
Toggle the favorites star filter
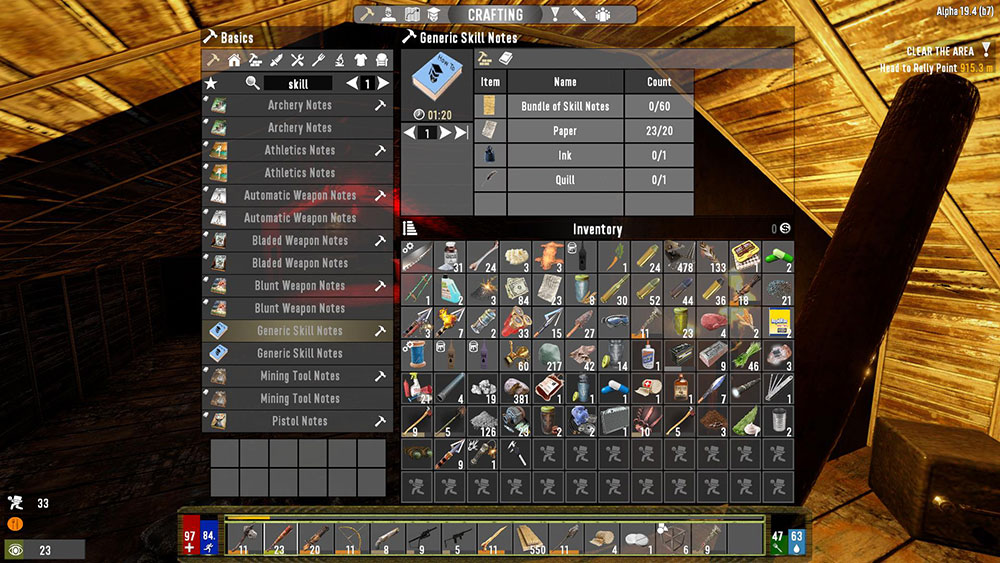(x=211, y=84)
